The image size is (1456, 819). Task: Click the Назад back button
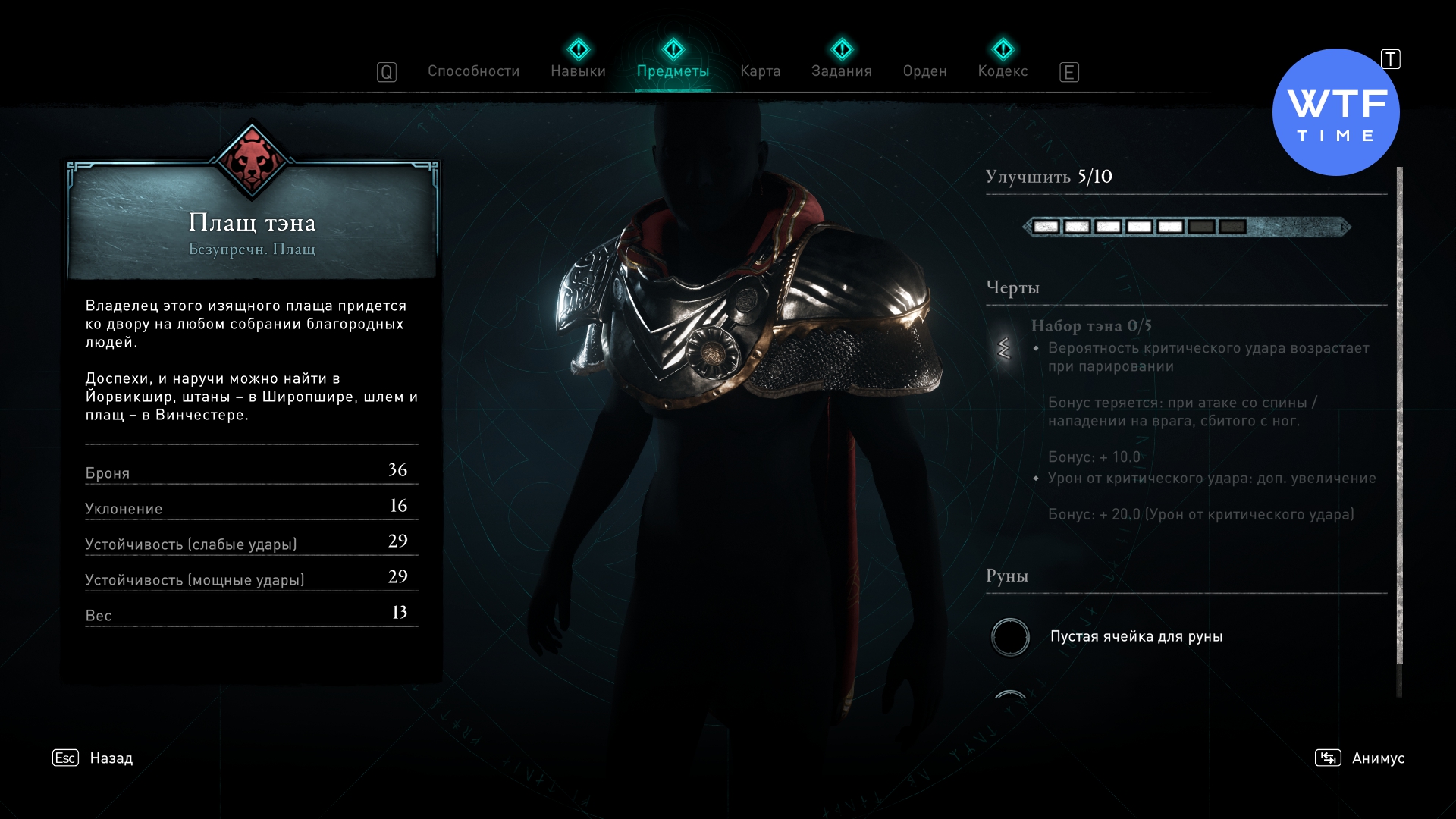(x=111, y=758)
